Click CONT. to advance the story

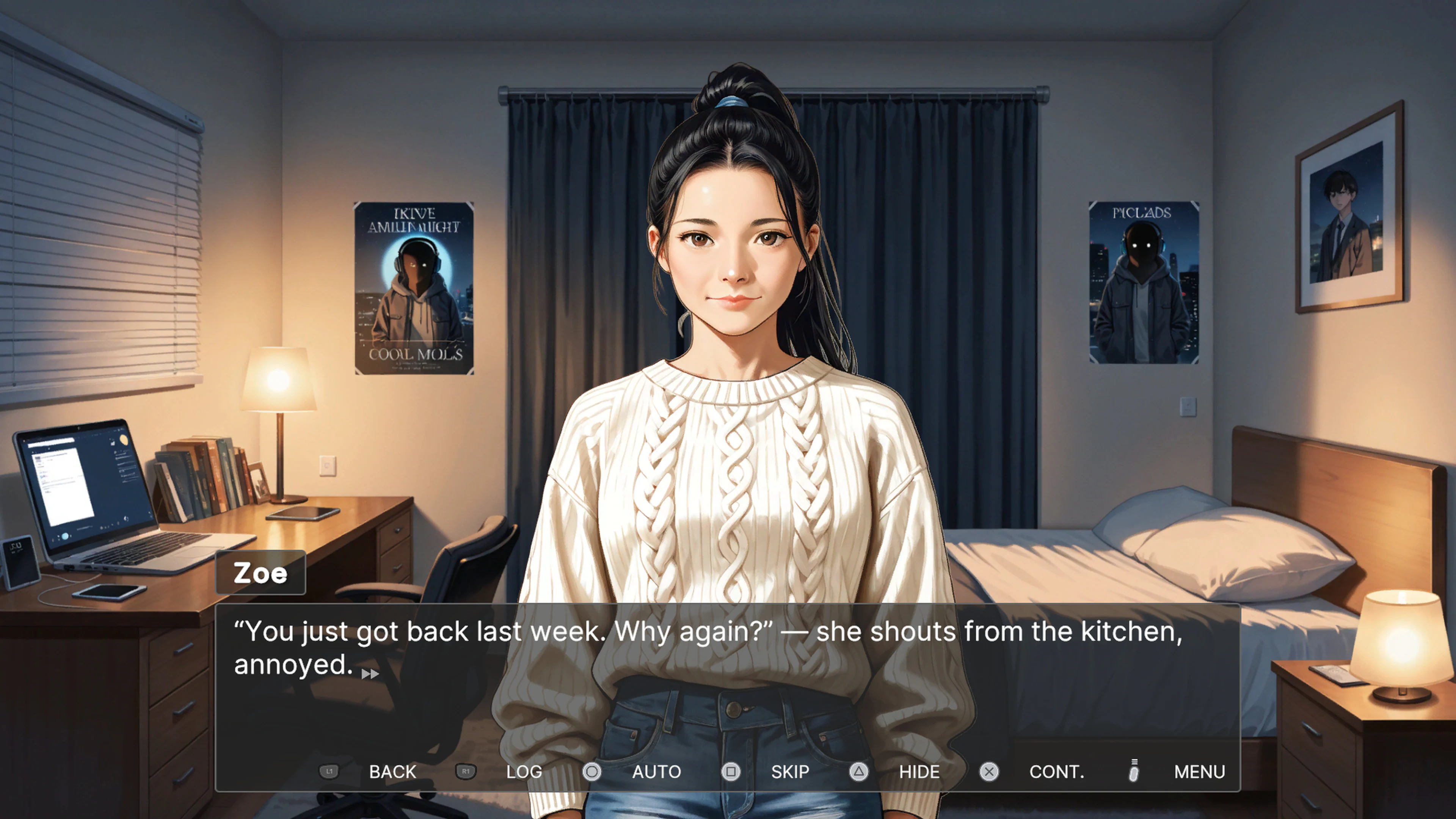tap(1057, 772)
